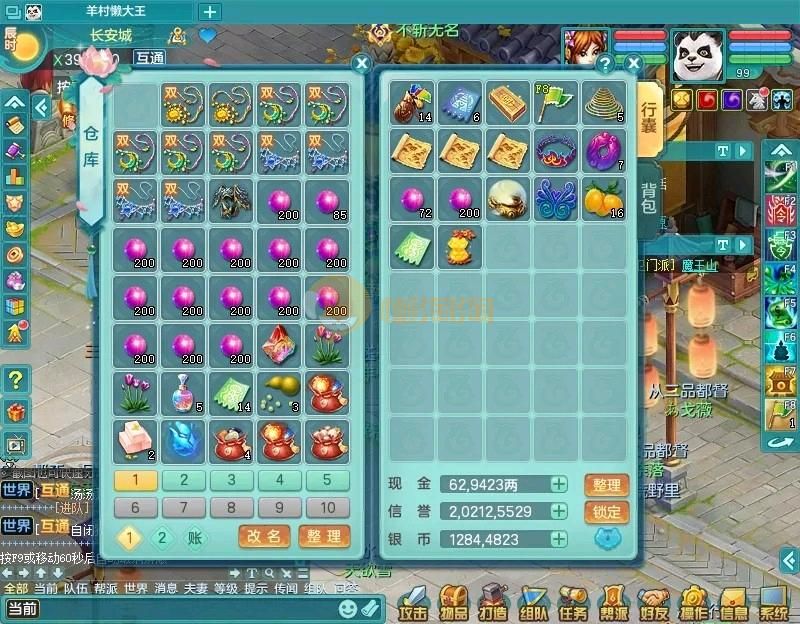Screen dimensions: 800x624
Task: Choose the gourd item with count 3
Action: (x=280, y=391)
